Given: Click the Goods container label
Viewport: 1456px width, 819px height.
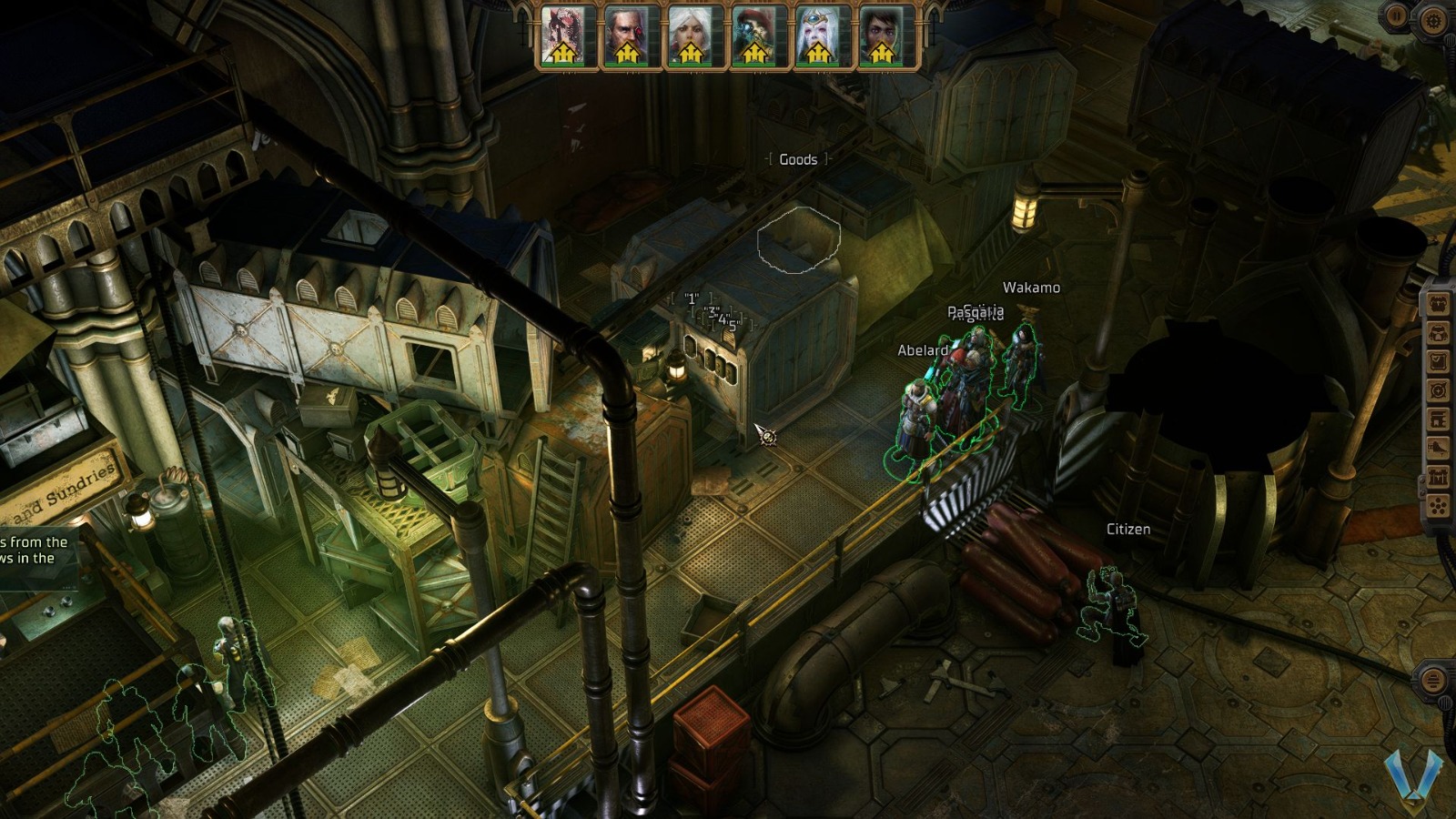Looking at the screenshot, I should coord(799,159).
